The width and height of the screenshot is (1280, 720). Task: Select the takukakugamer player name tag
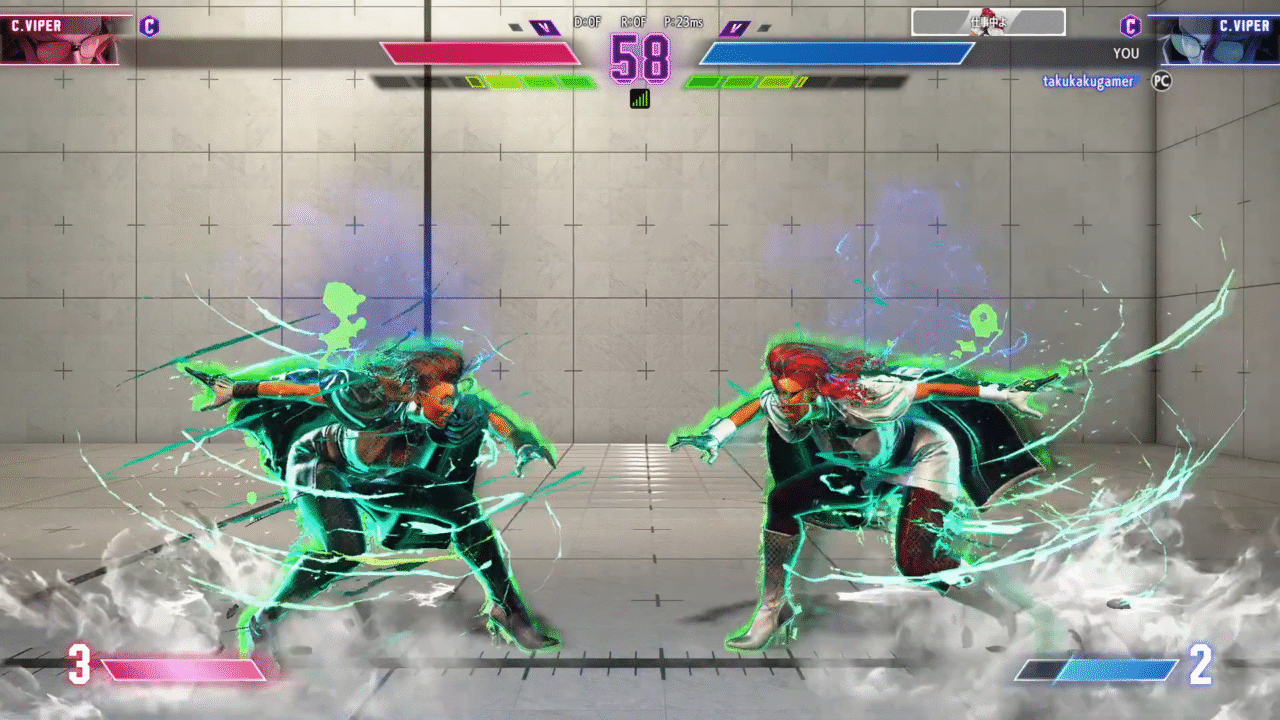click(x=1089, y=82)
